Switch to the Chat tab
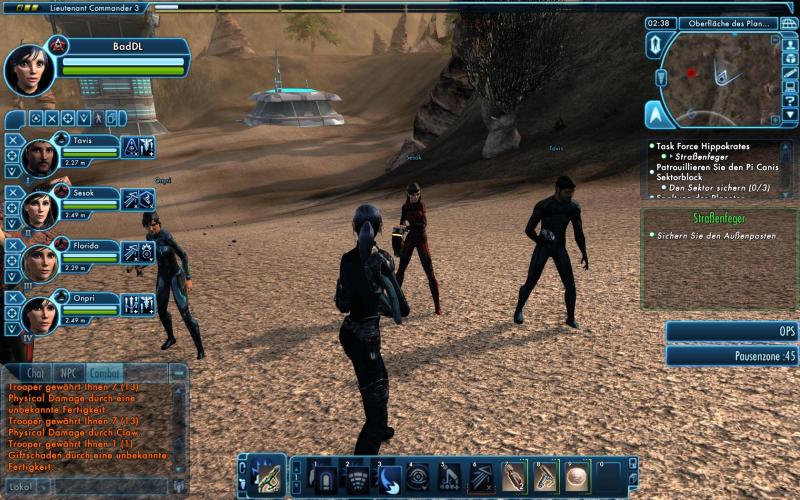800x500 pixels. click(x=35, y=373)
